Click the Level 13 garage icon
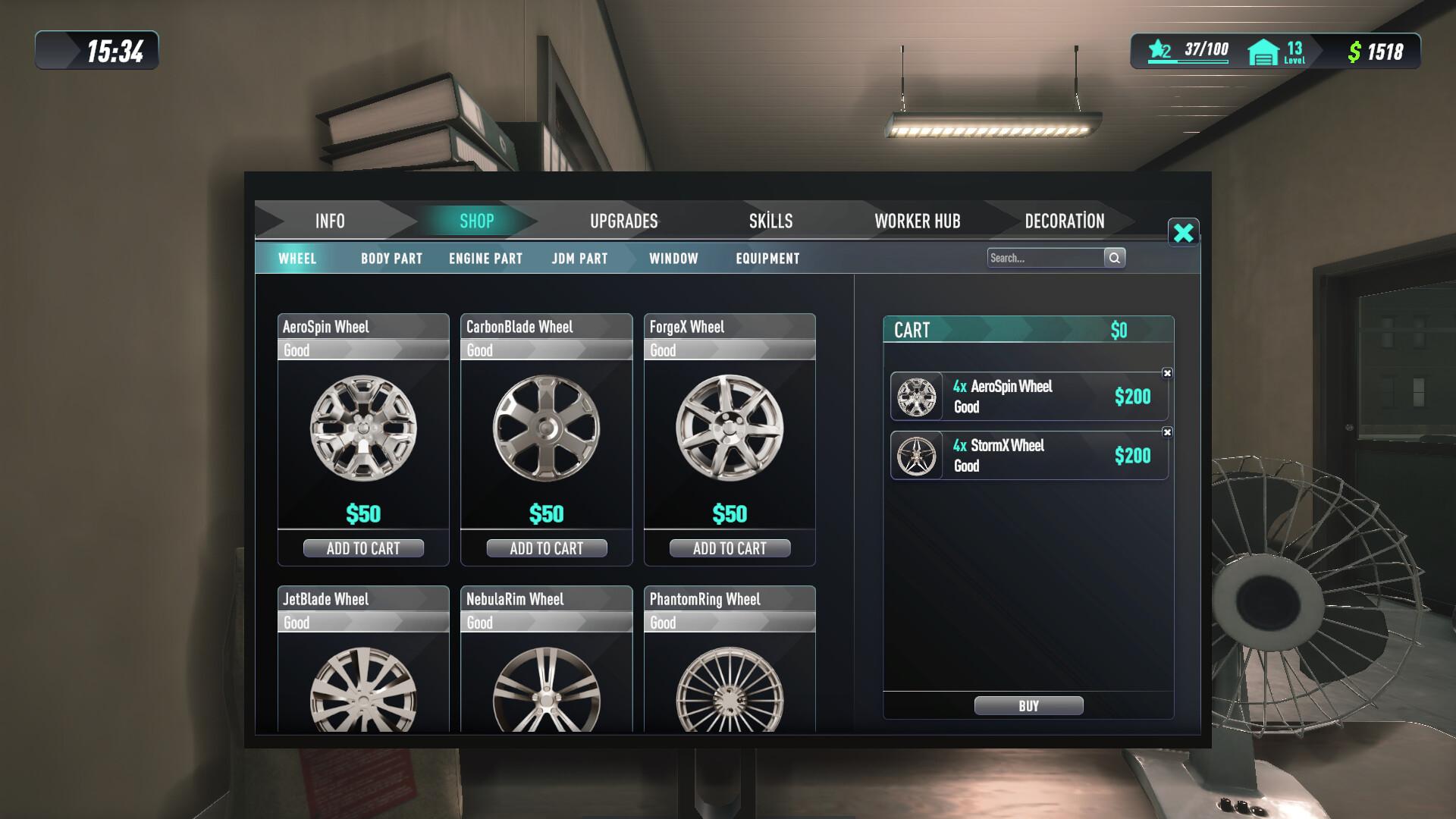Image resolution: width=1456 pixels, height=819 pixels. tap(1262, 52)
